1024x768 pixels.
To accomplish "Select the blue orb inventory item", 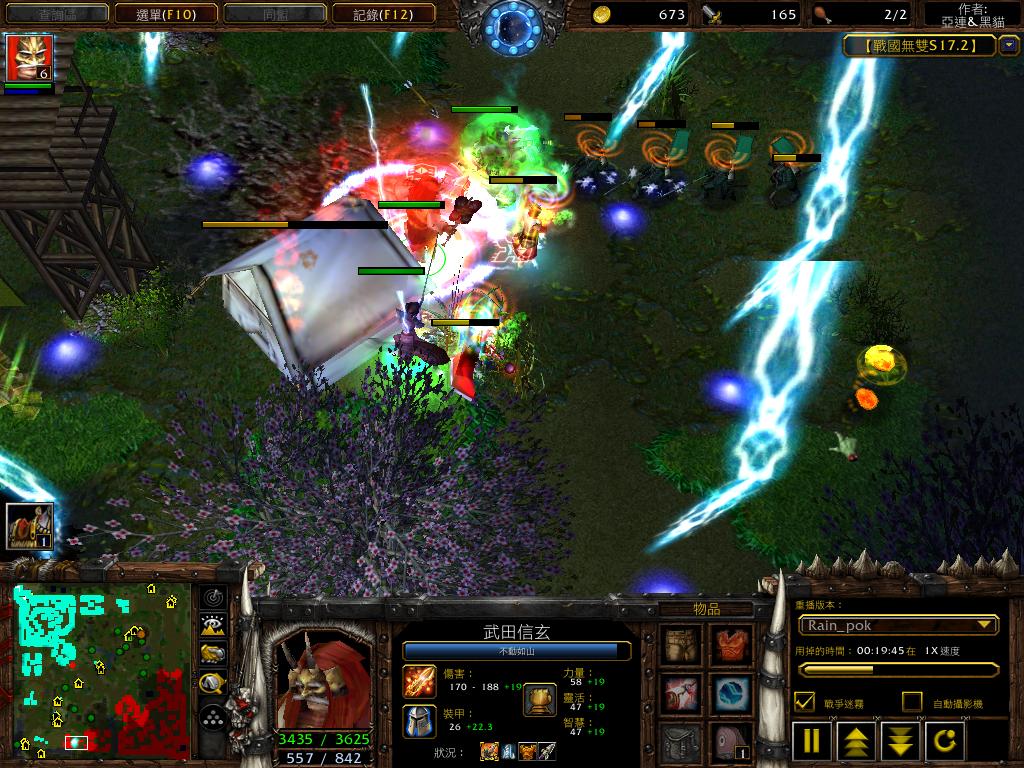I will (731, 692).
